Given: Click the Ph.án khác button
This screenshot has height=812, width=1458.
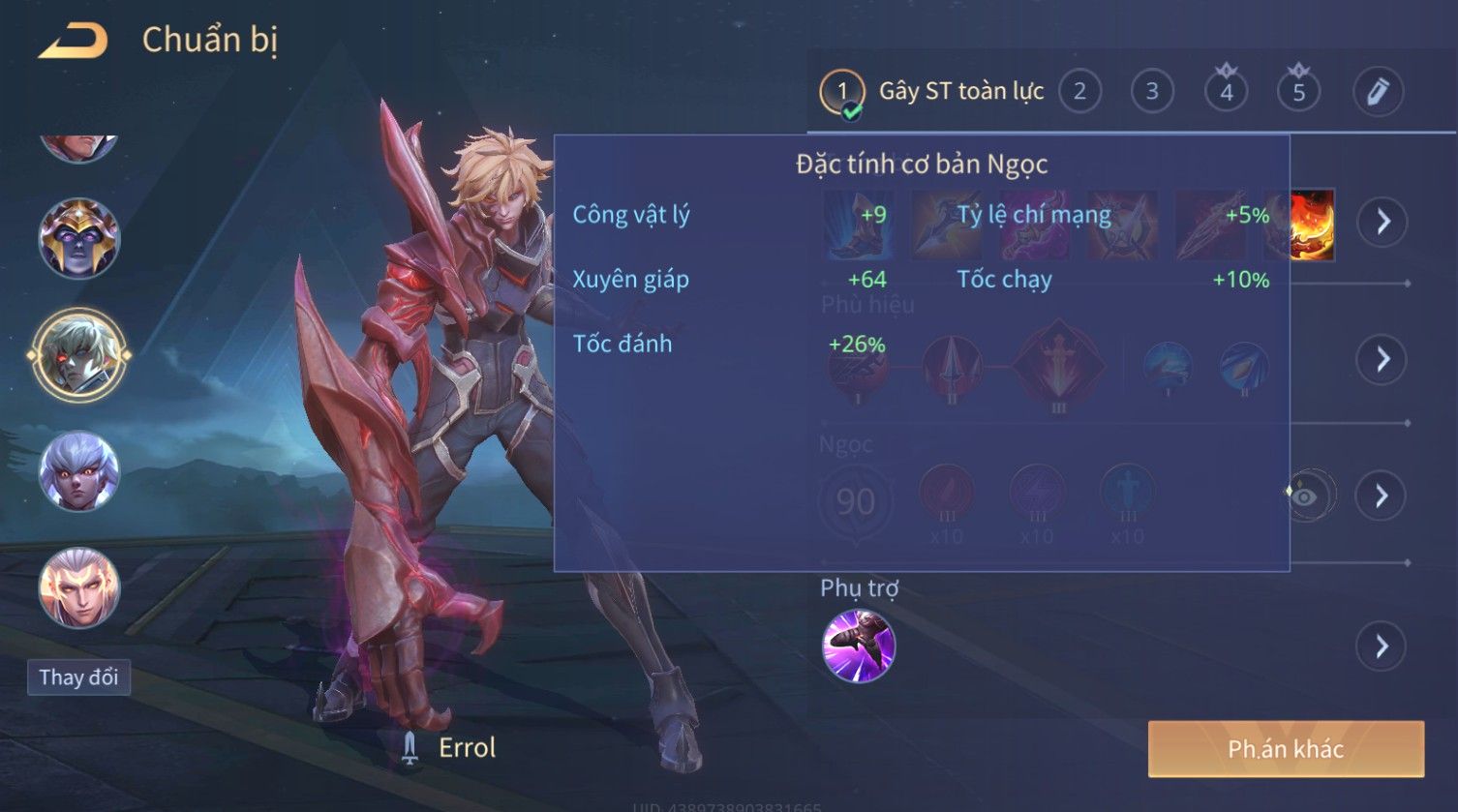Looking at the screenshot, I should (1285, 749).
